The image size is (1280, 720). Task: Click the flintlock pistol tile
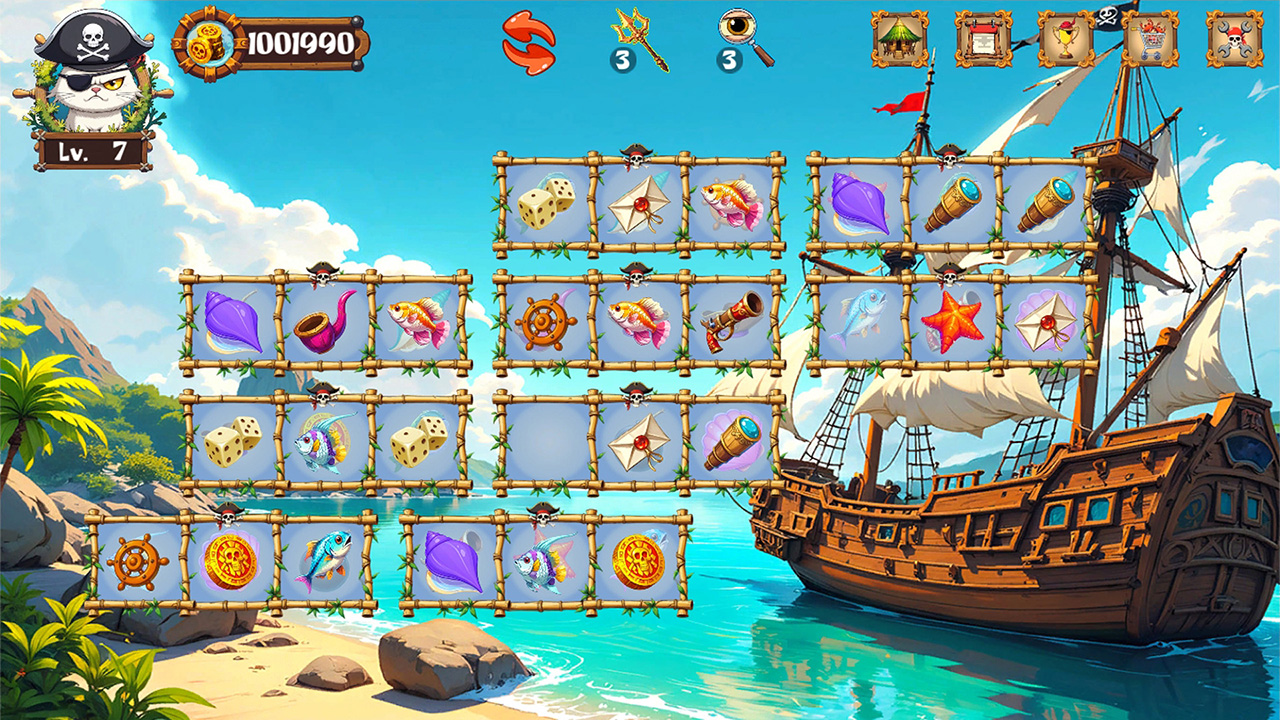pos(732,321)
